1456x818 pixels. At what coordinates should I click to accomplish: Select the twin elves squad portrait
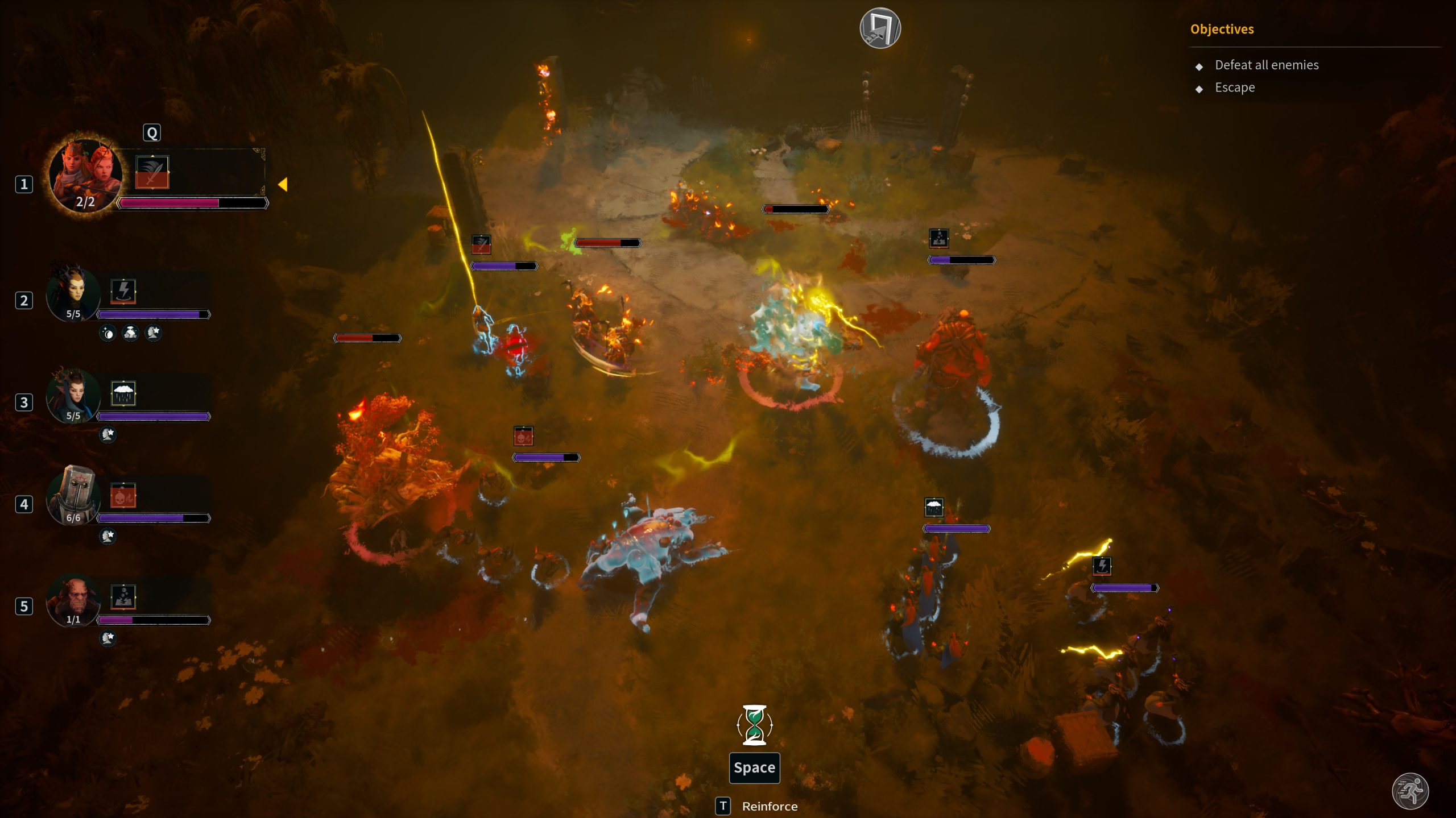pyautogui.click(x=85, y=175)
